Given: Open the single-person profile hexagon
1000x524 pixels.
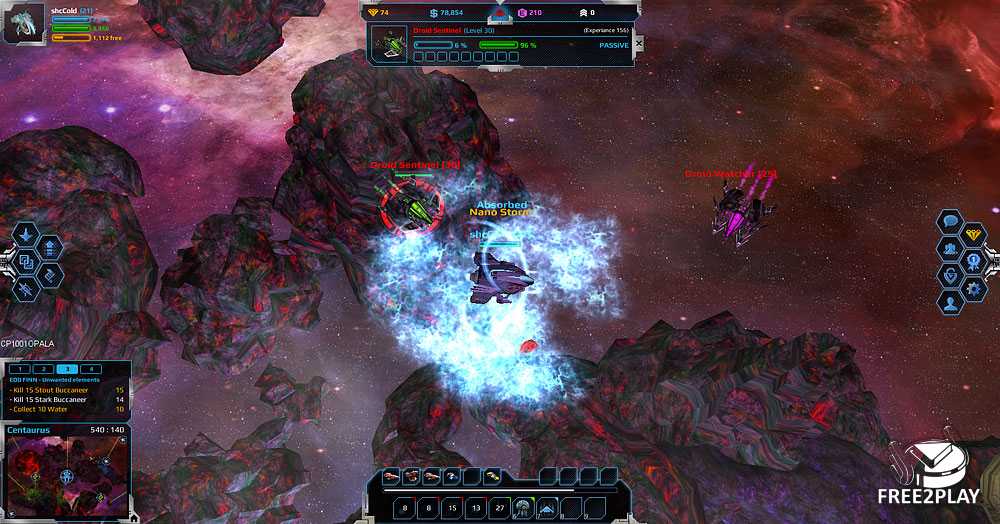Looking at the screenshot, I should click(950, 300).
